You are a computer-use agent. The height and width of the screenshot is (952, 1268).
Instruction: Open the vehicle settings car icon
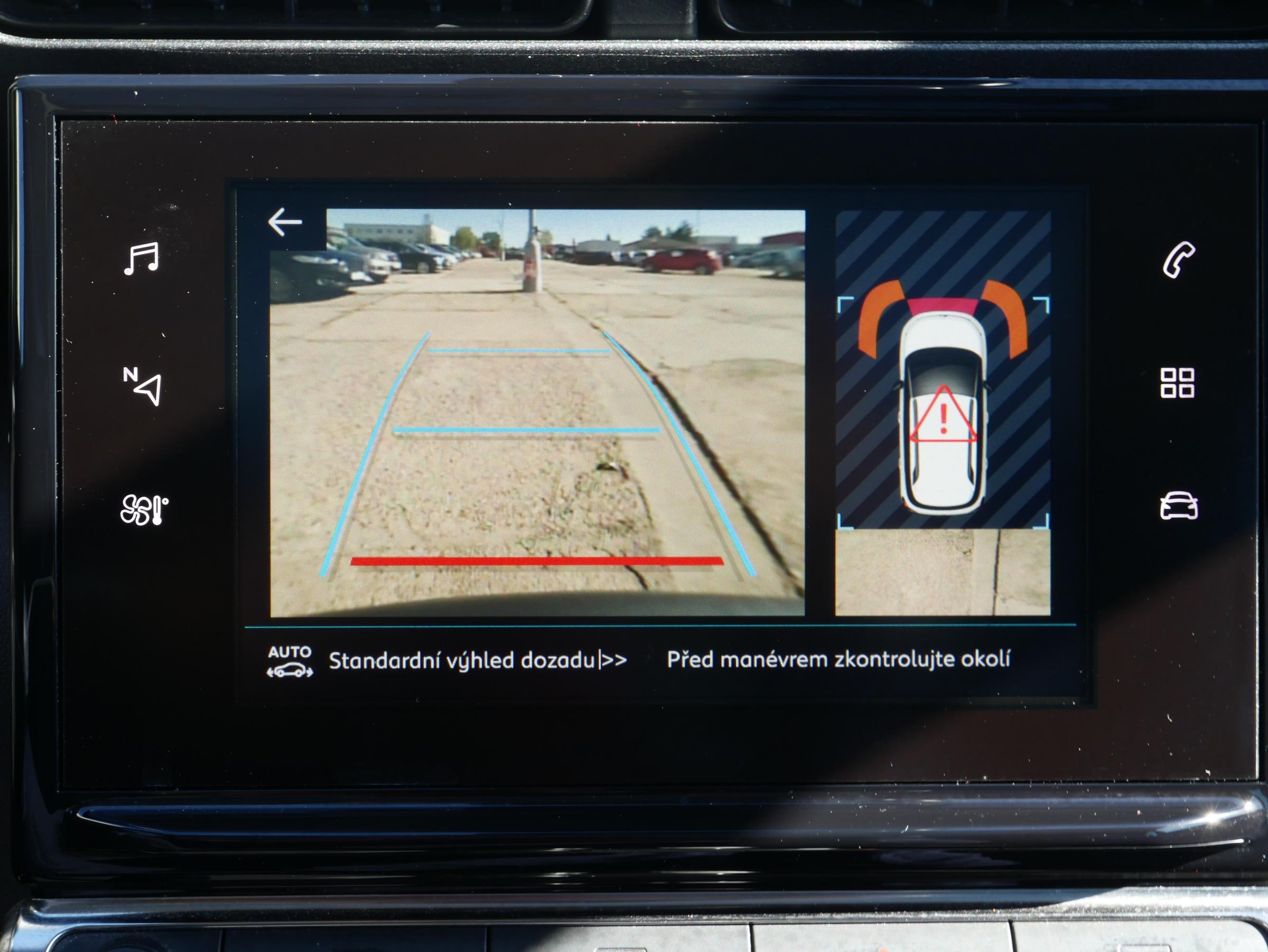[1179, 506]
